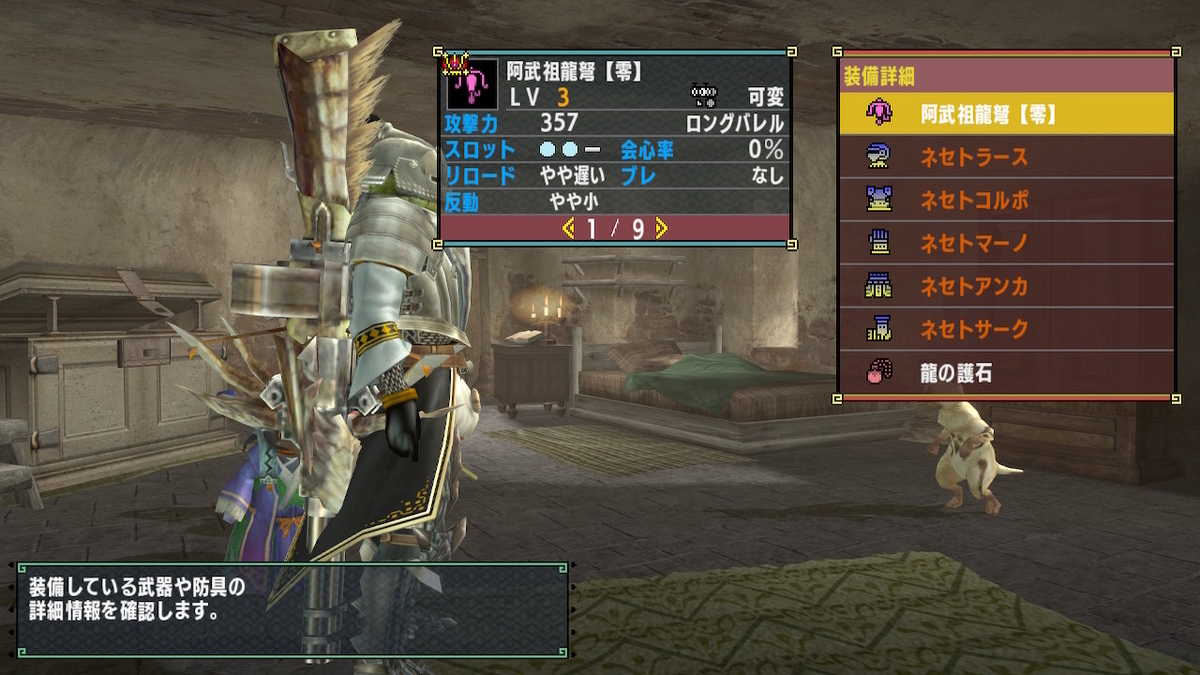This screenshot has width=1200, height=675.
Task: Go to previous detail page arrow
Action: (x=569, y=229)
